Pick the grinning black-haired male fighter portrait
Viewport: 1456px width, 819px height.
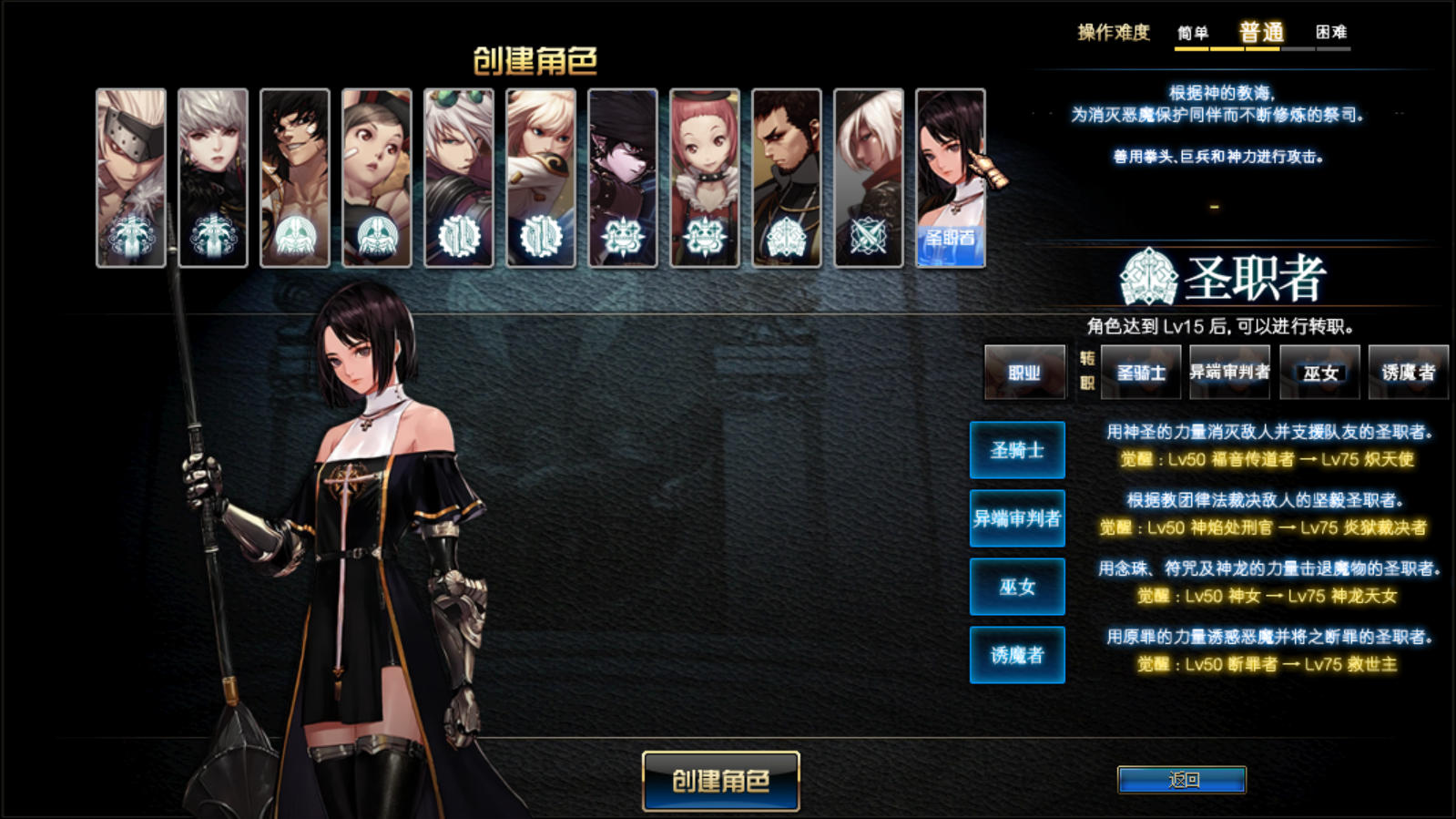(x=295, y=178)
